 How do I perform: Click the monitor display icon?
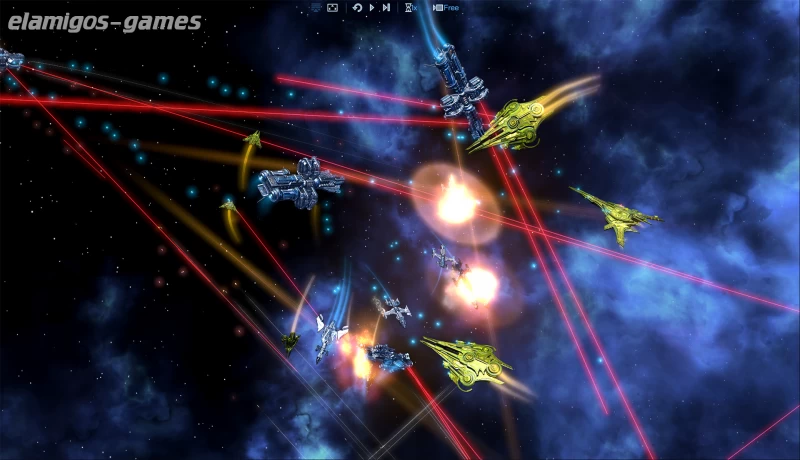click(x=316, y=8)
